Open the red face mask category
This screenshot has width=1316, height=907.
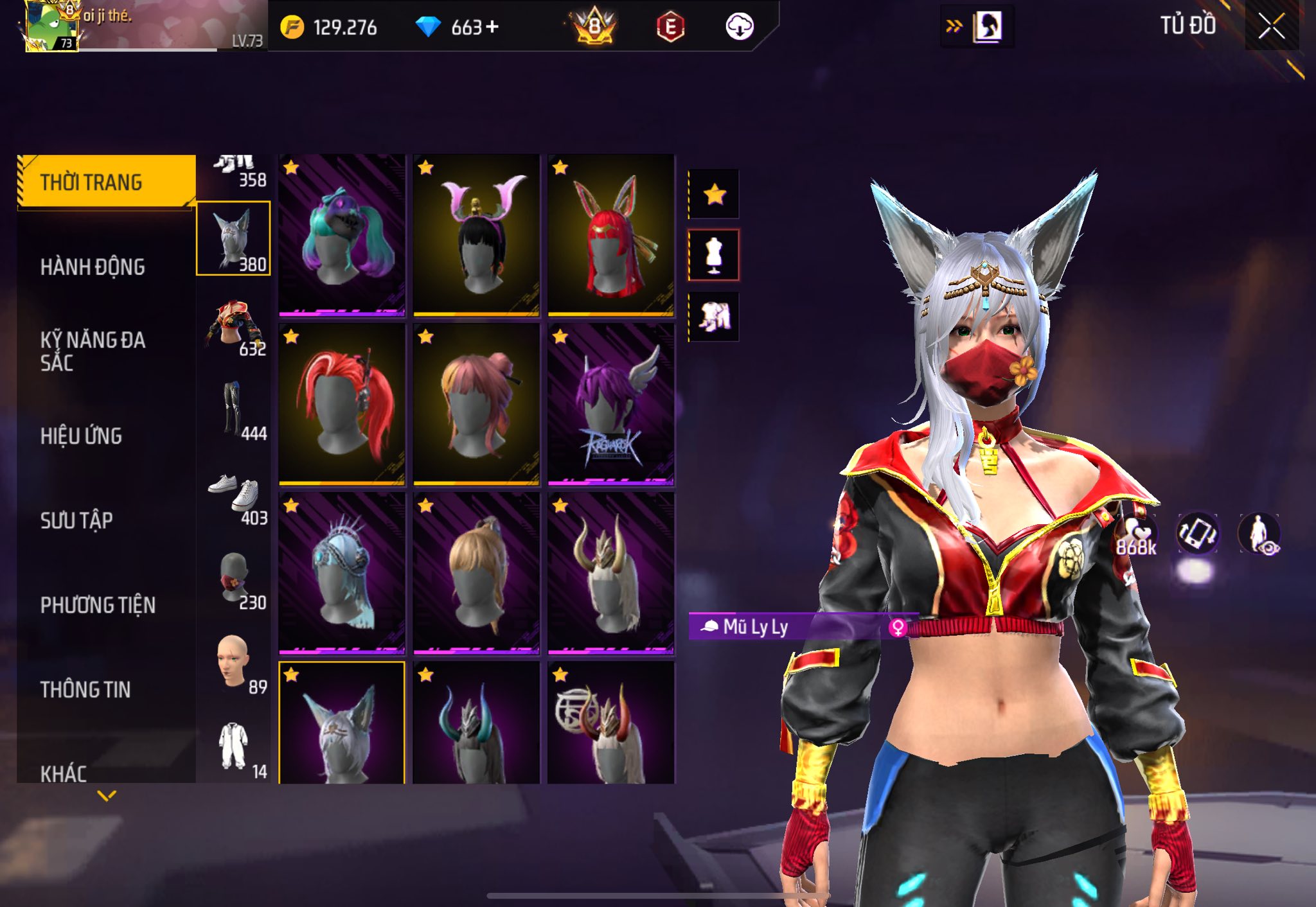233,578
